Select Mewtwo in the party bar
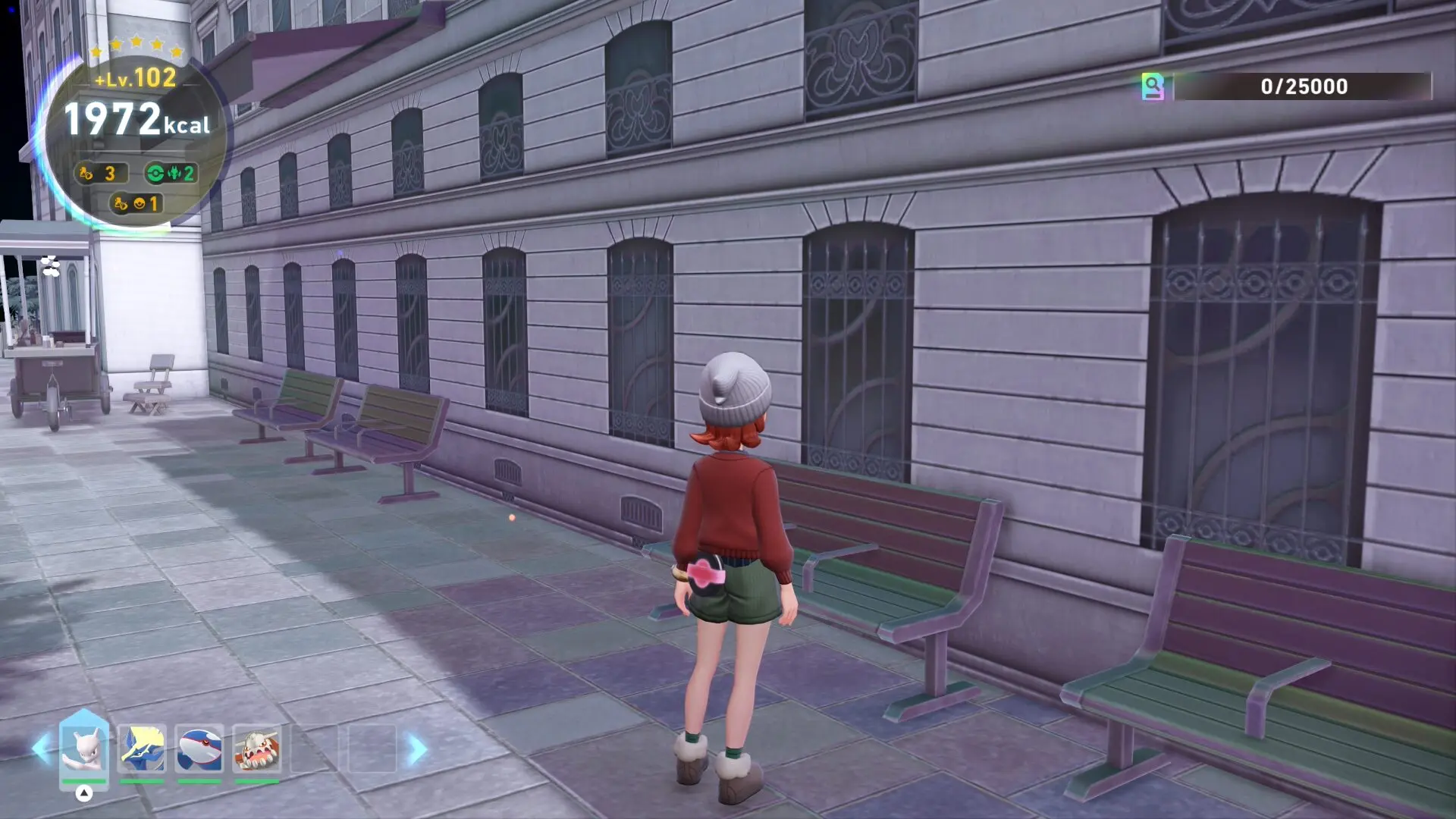The height and width of the screenshot is (819, 1456). pos(84,748)
